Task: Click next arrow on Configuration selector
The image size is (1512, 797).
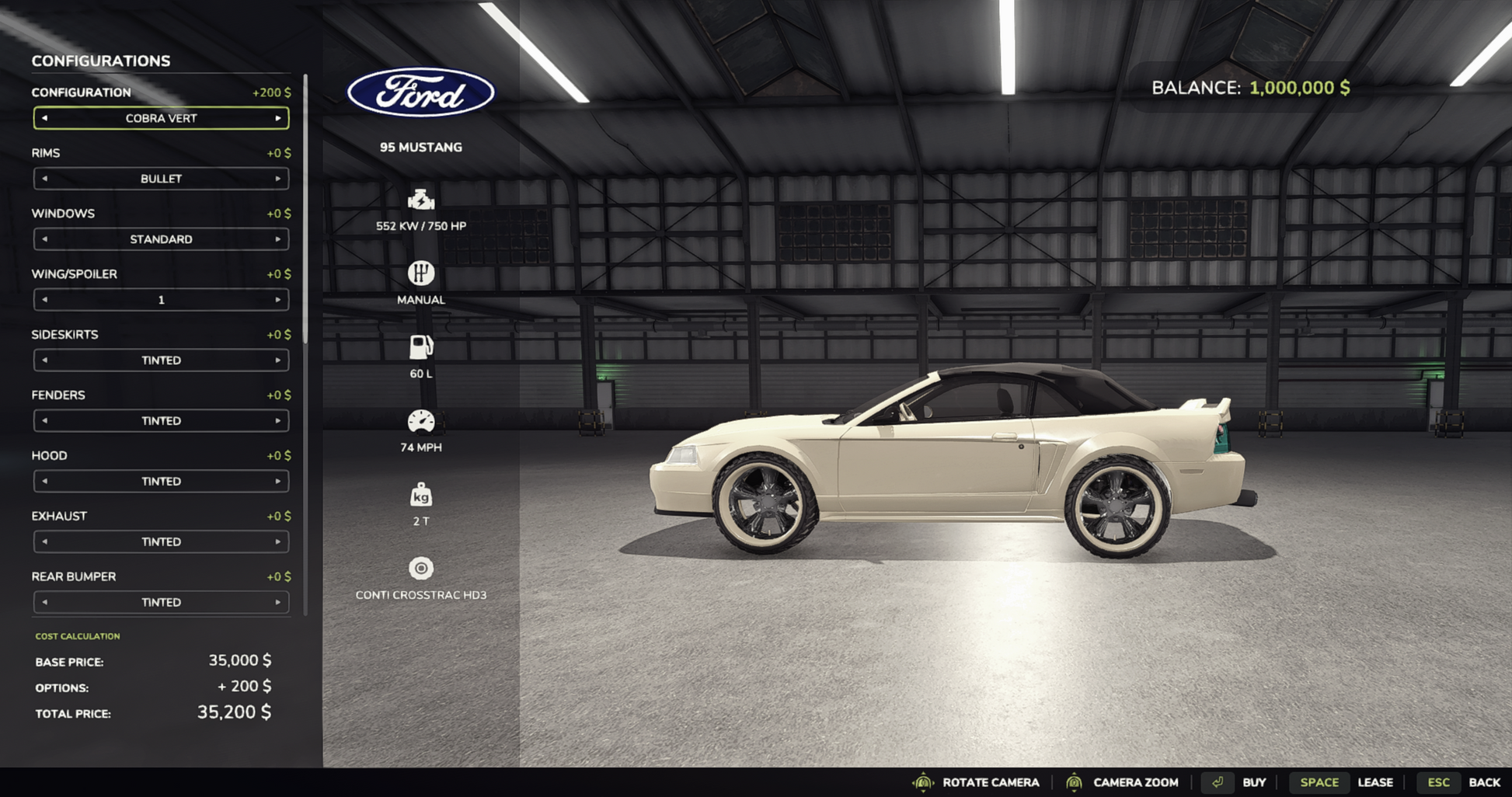Action: [277, 118]
